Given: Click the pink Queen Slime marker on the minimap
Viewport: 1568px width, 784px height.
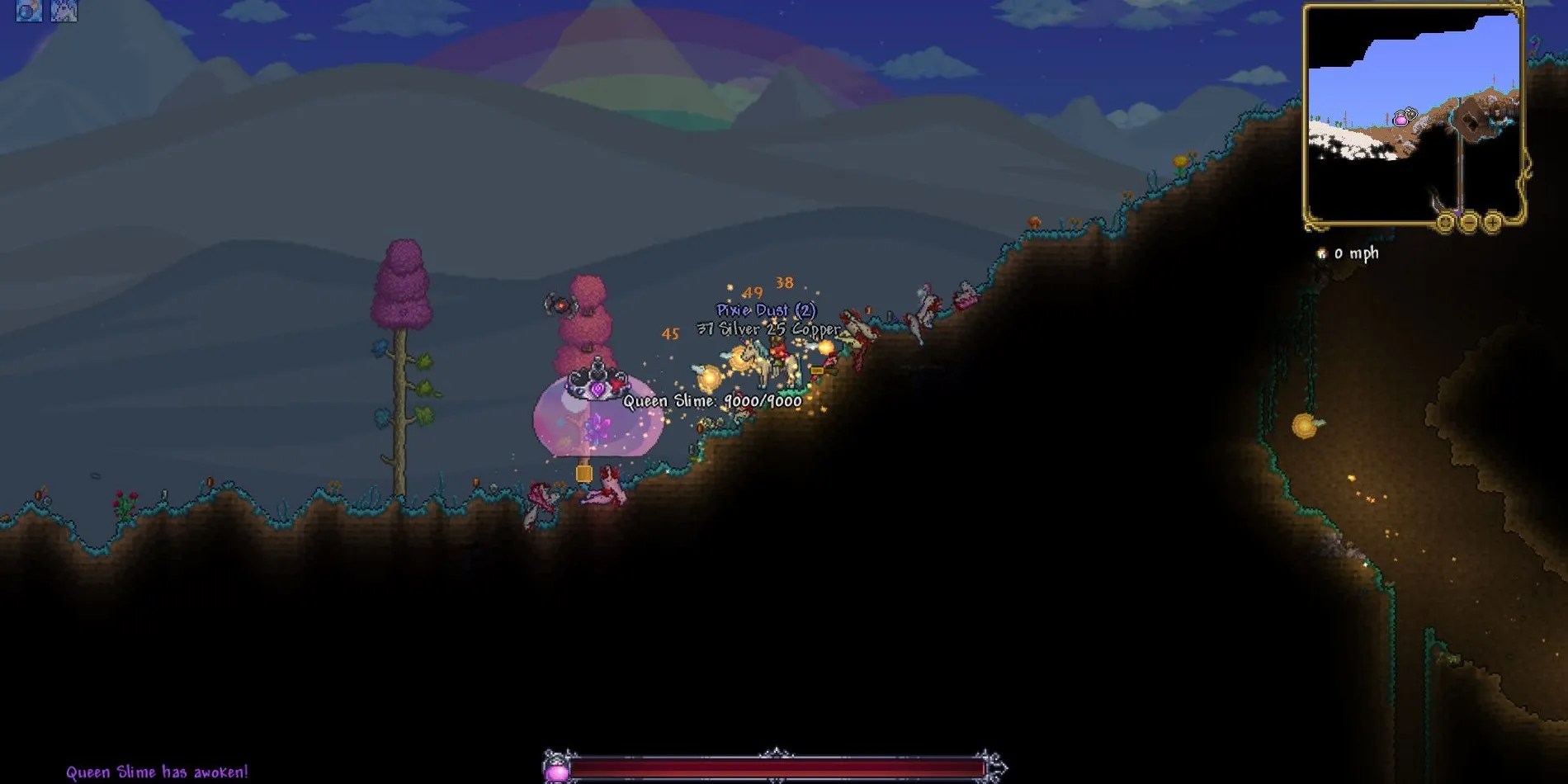Looking at the screenshot, I should click(1400, 119).
